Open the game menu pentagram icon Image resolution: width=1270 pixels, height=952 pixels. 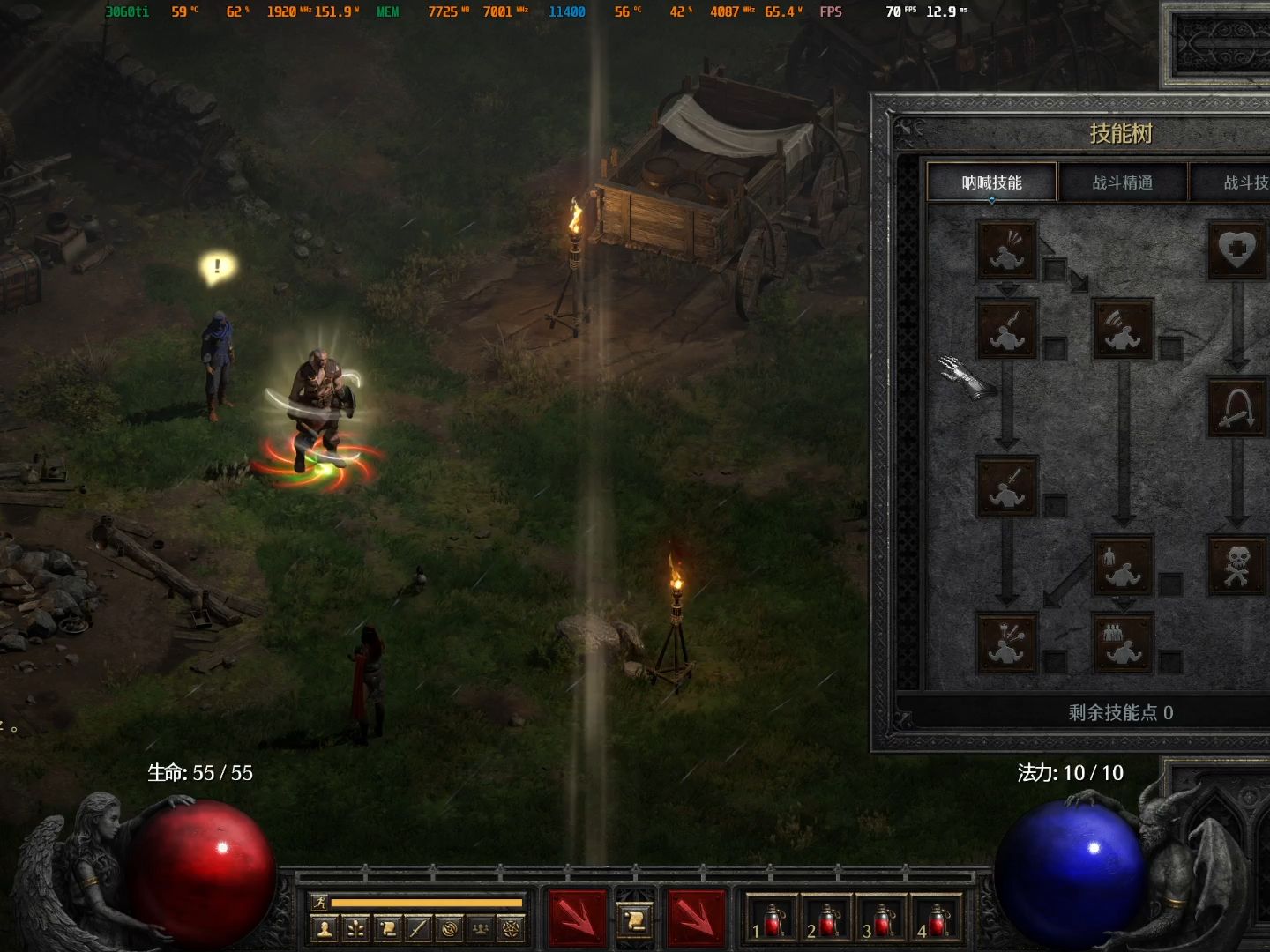click(x=512, y=928)
